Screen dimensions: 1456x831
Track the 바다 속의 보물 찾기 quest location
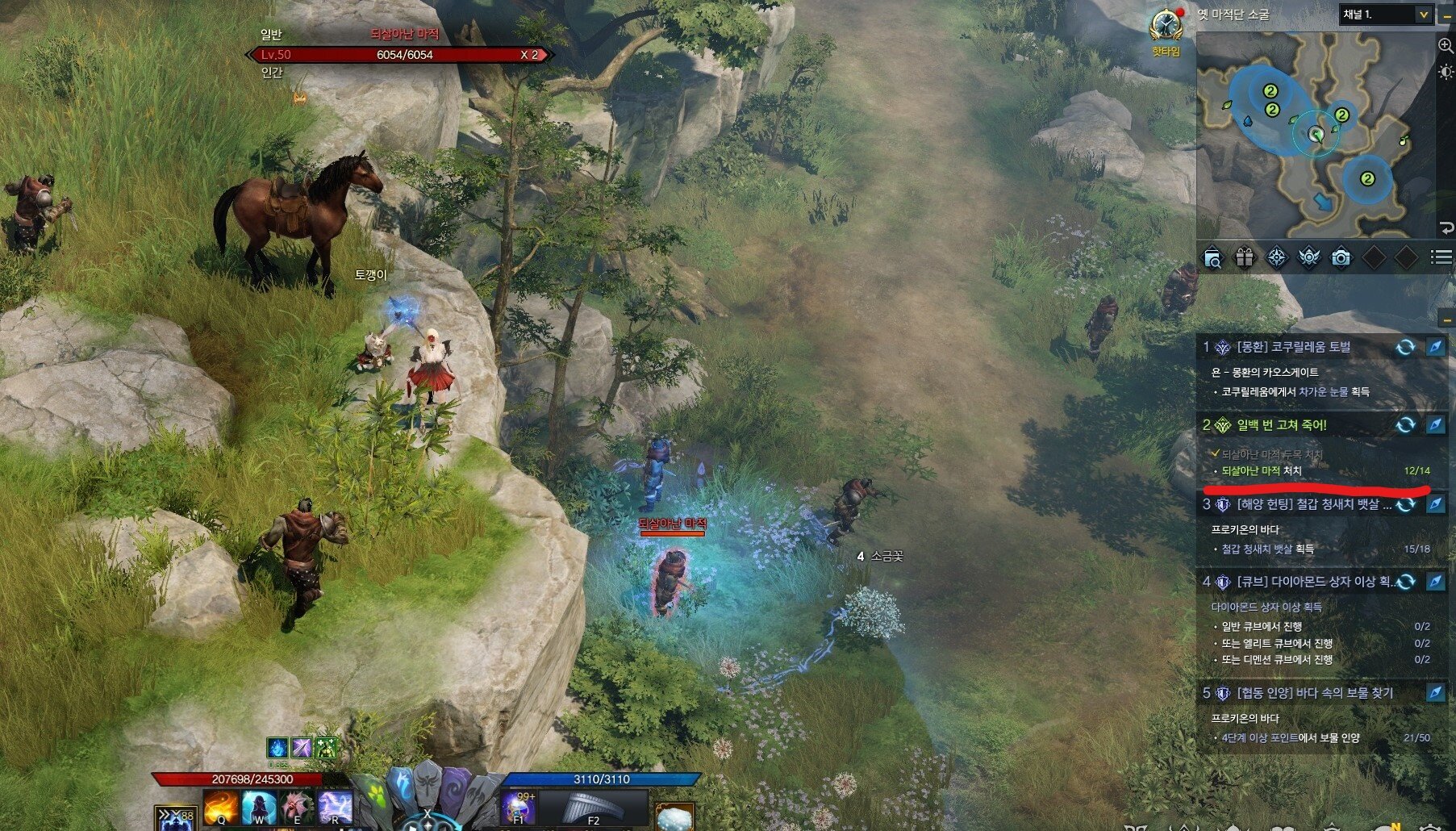1436,693
